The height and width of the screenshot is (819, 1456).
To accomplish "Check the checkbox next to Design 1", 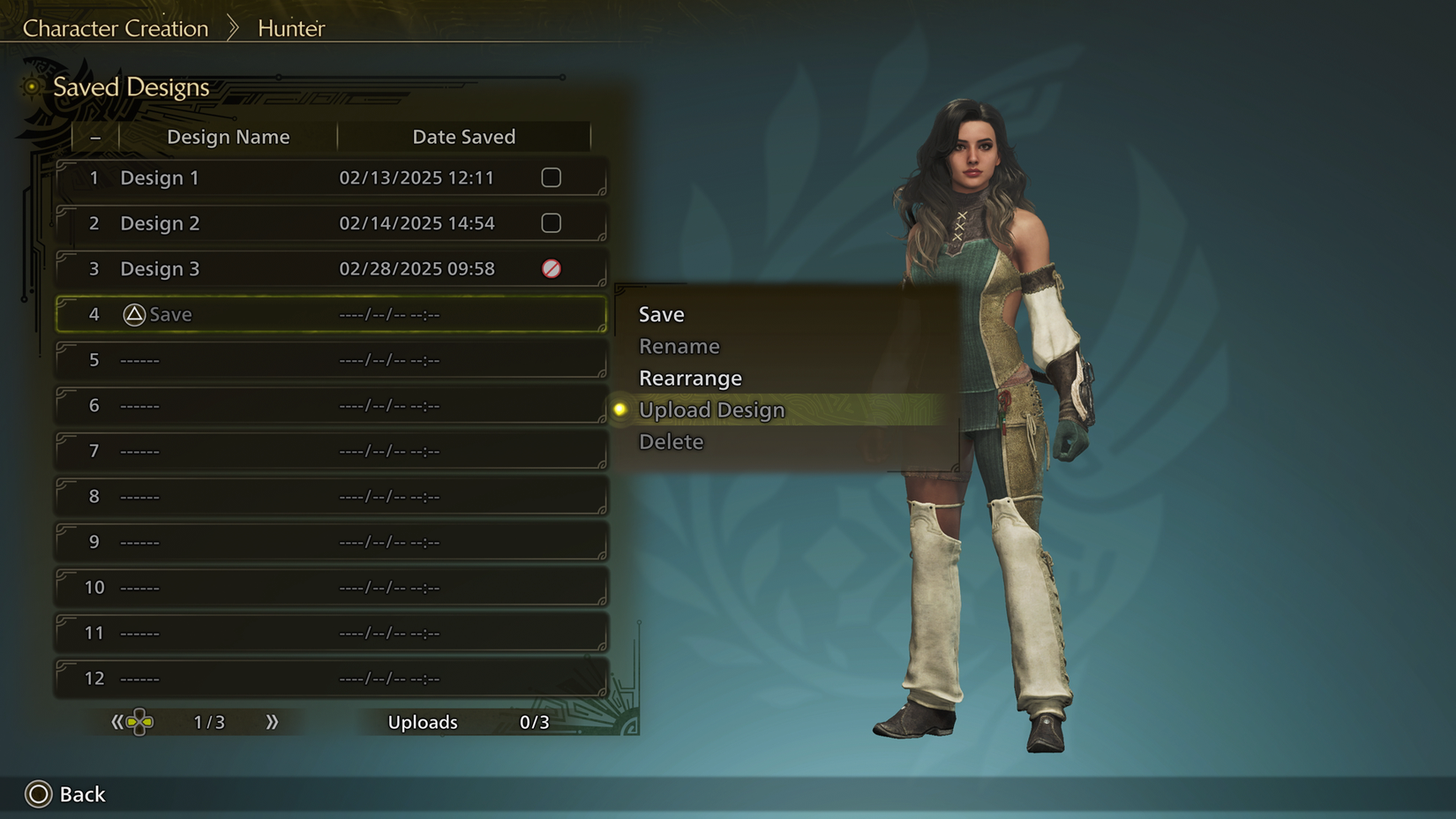I will click(551, 177).
